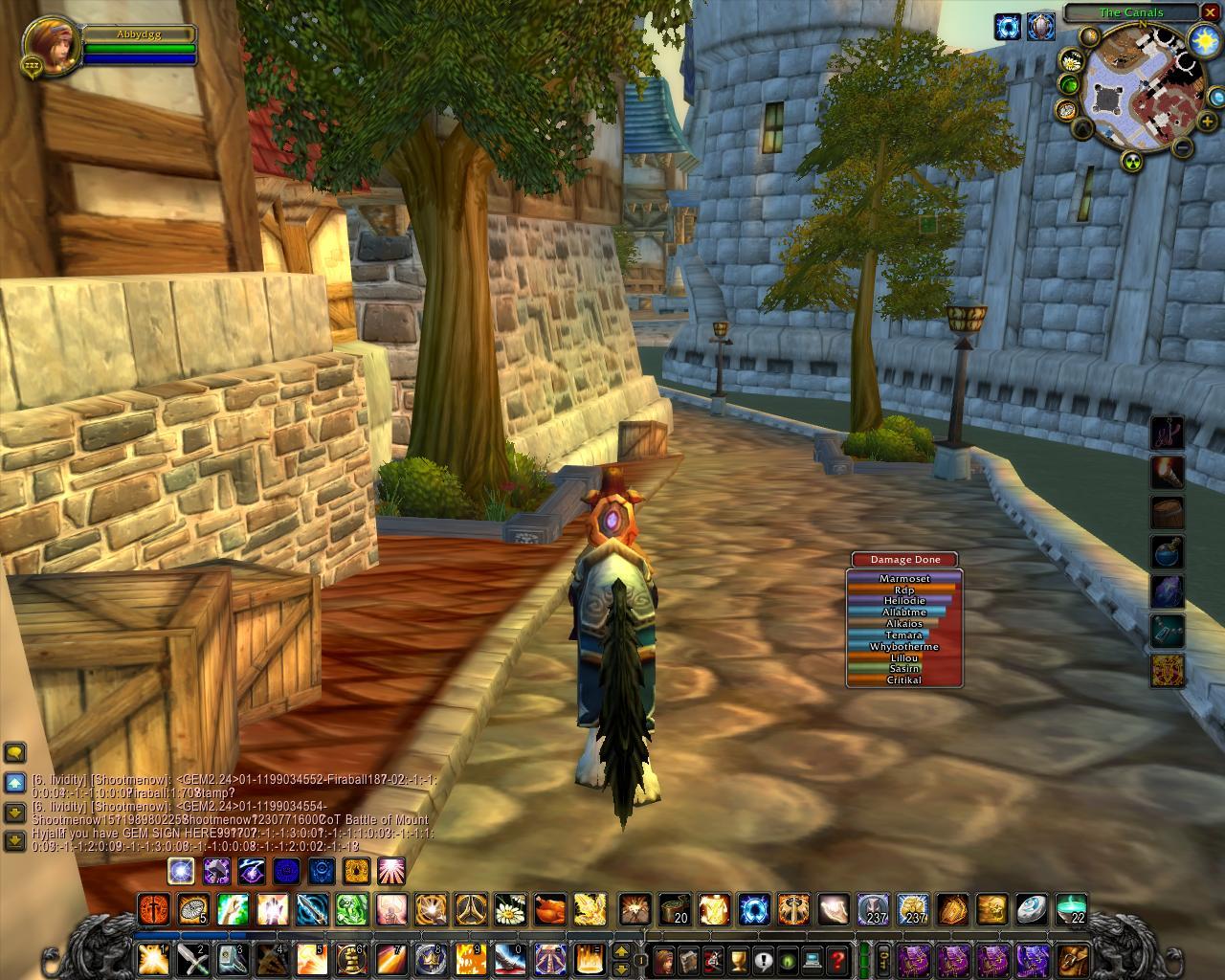Image resolution: width=1225 pixels, height=980 pixels.
Task: Use the roasted chicken food item
Action: point(549,907)
